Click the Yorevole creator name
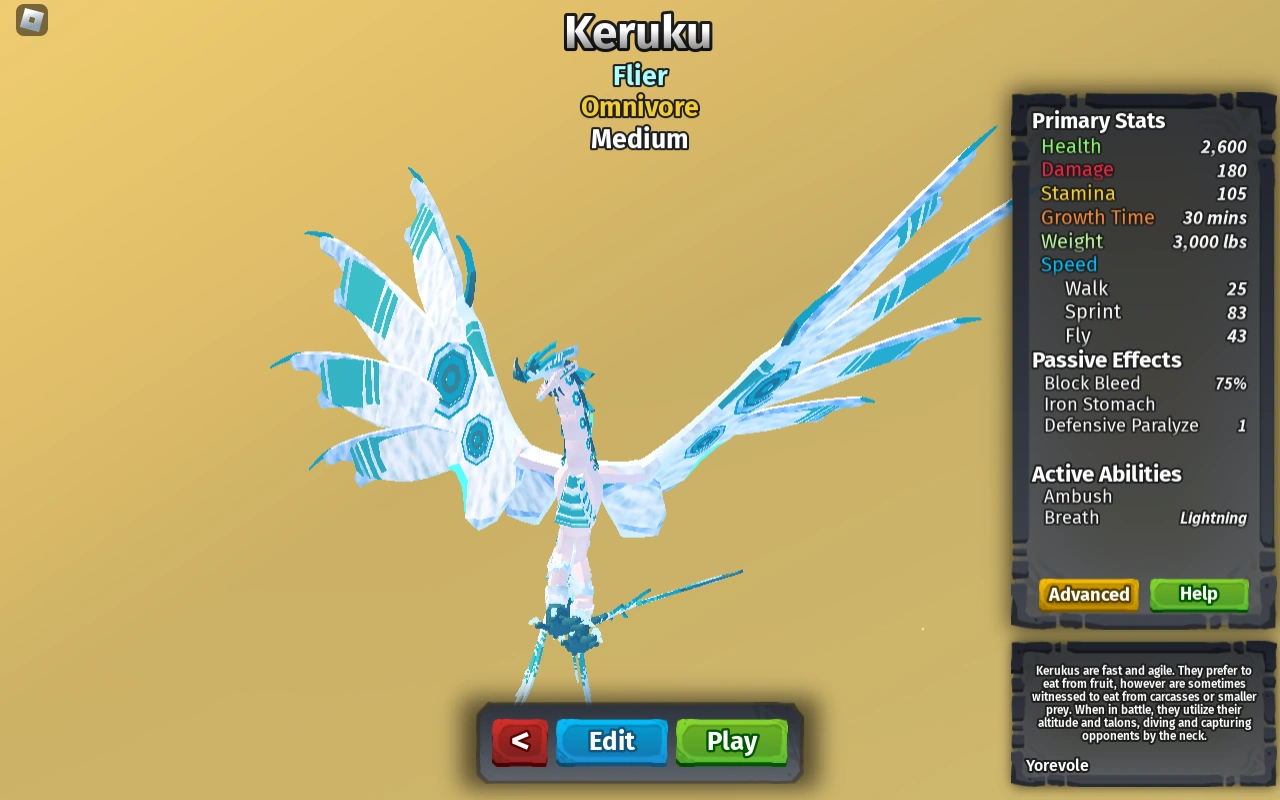The image size is (1280, 800). [1056, 765]
